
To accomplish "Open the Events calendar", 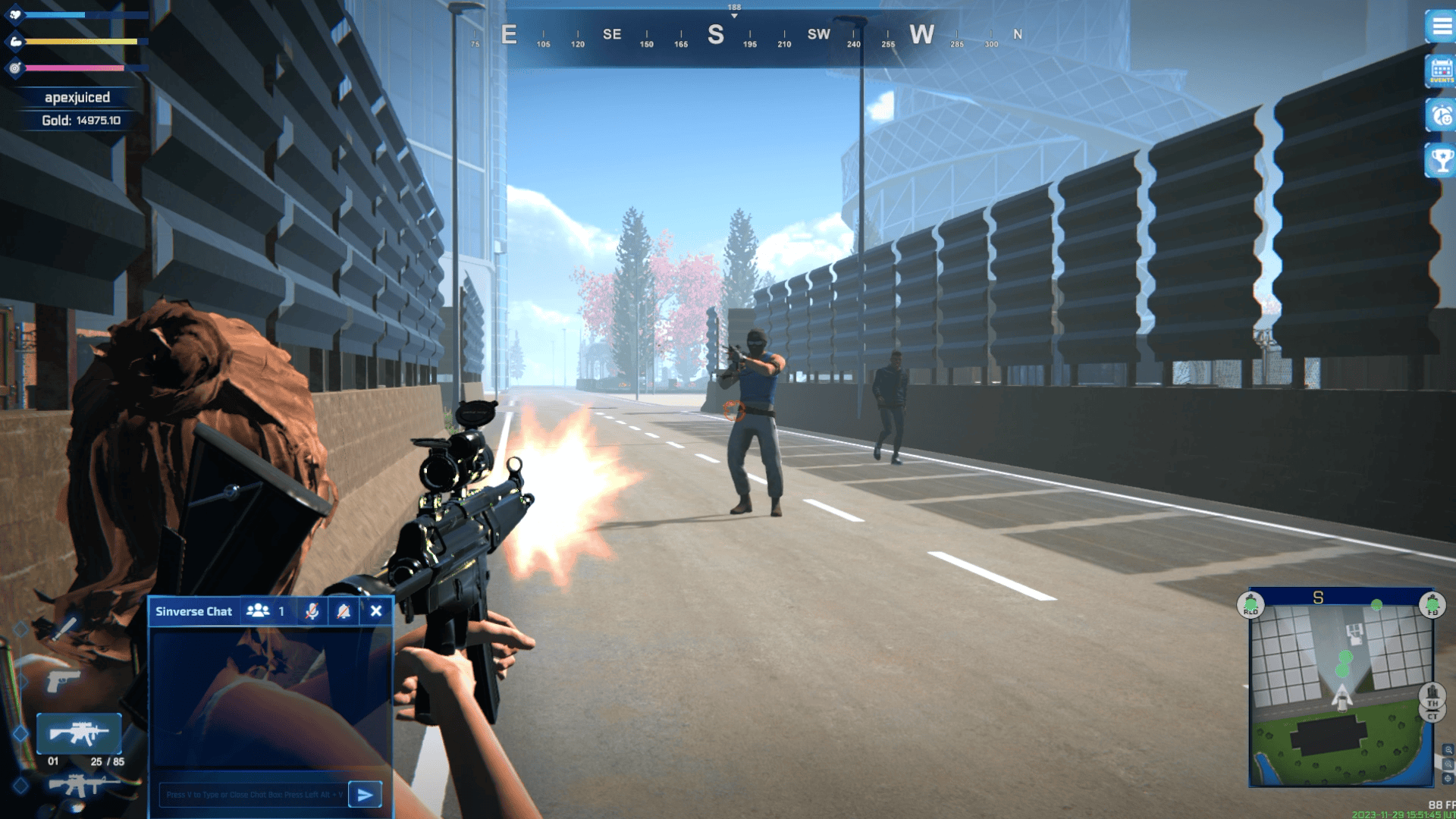I will pos(1441,71).
